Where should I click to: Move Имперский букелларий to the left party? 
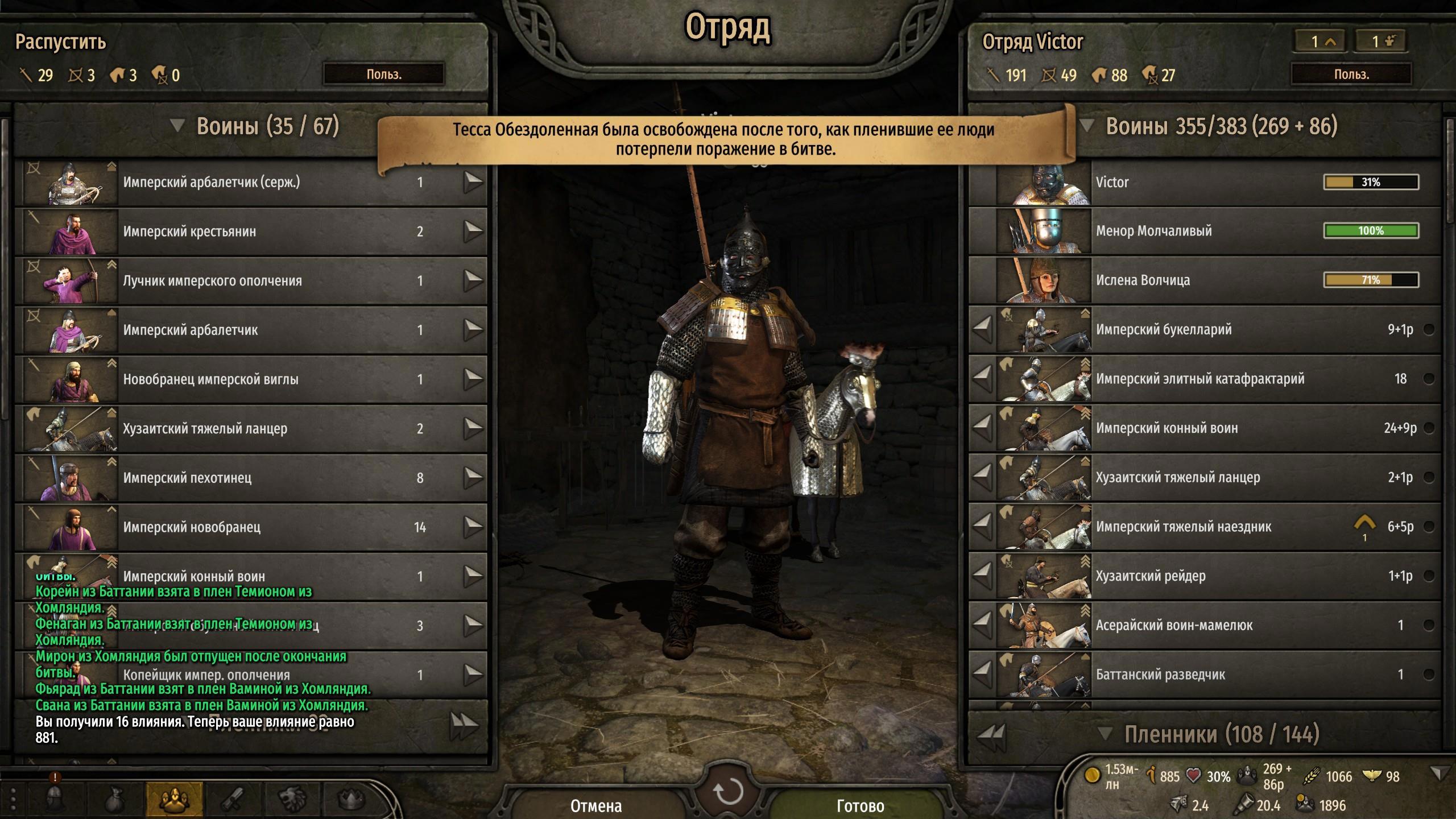983,330
